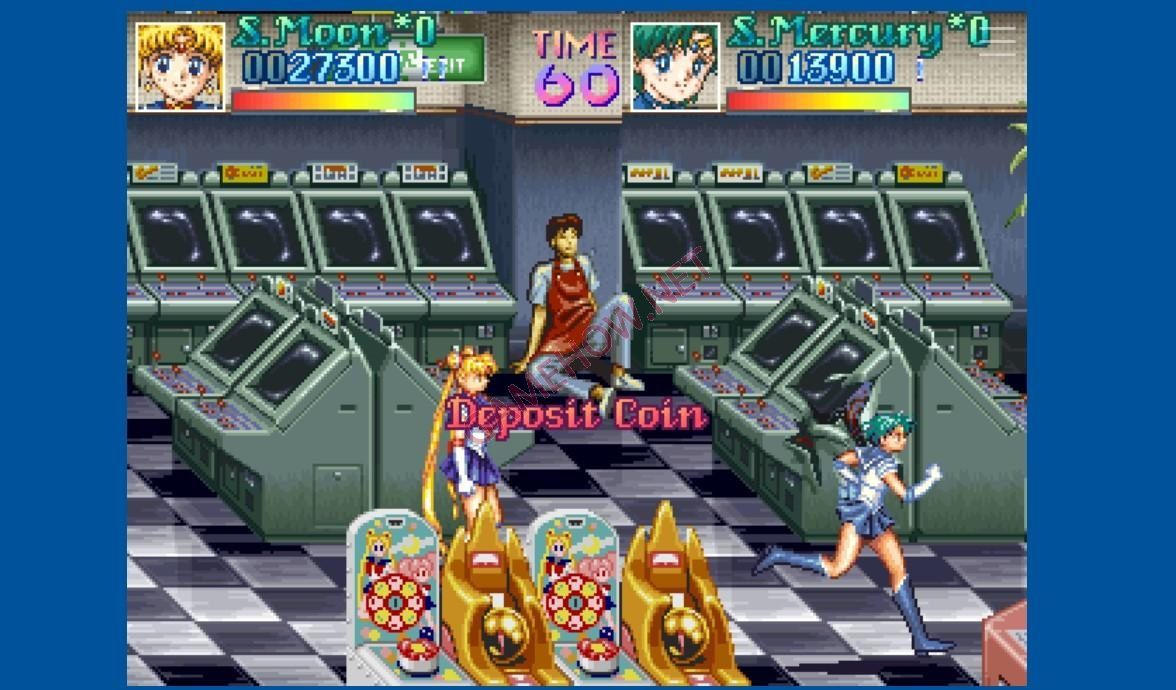1176x690 pixels.
Task: Select Sailor Mercury's character portrait
Action: click(675, 66)
